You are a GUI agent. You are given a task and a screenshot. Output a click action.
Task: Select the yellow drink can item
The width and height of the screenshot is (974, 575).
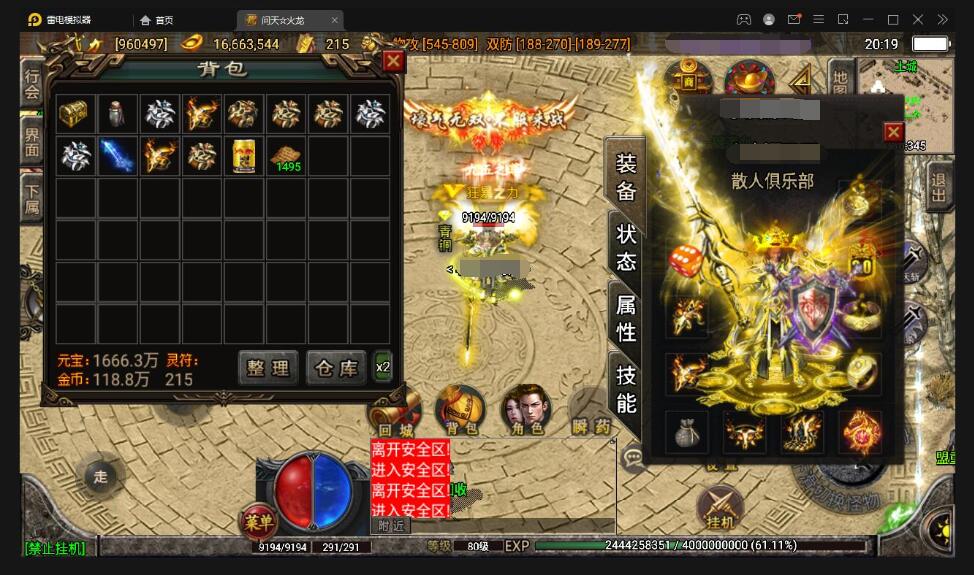[243, 156]
